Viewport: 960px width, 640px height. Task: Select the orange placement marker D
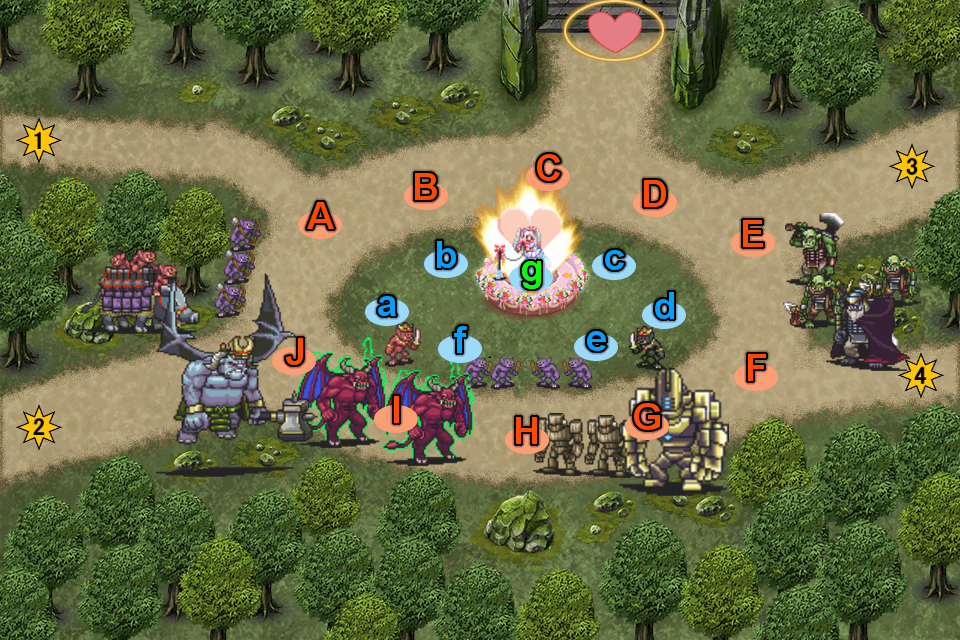pyautogui.click(x=654, y=196)
